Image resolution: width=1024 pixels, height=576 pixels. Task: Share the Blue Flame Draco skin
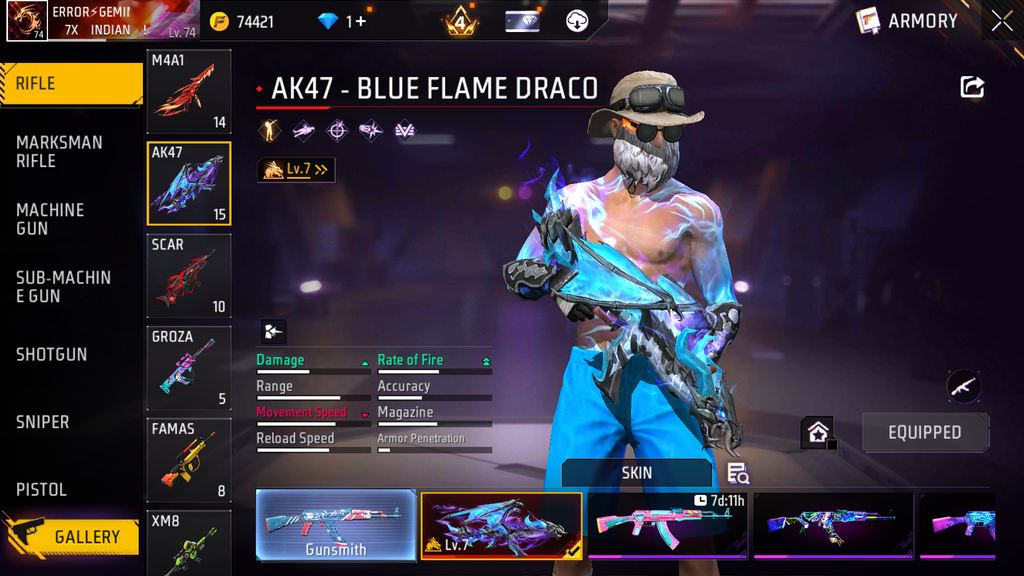[x=972, y=87]
